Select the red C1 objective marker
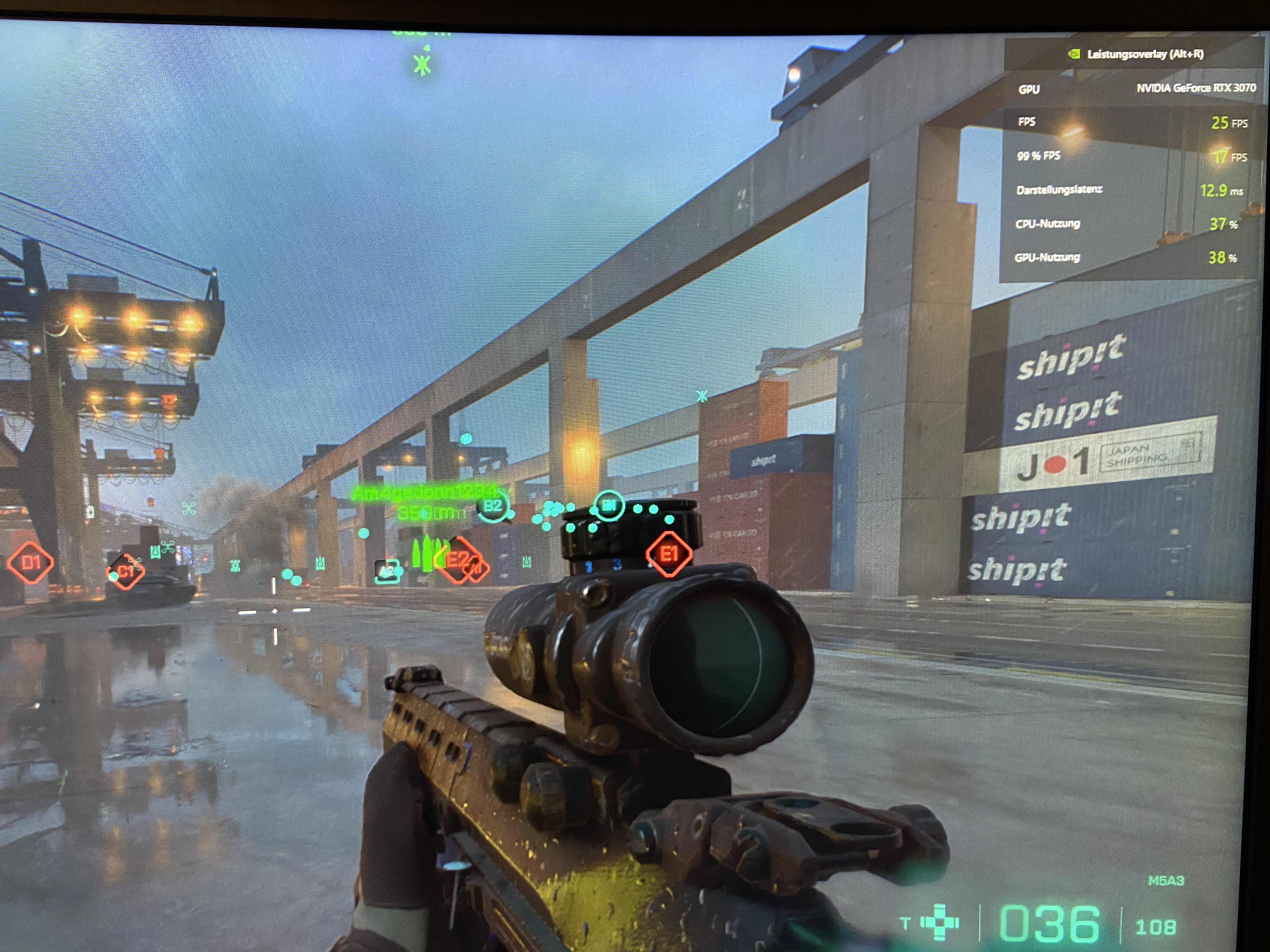The image size is (1270, 952). (126, 571)
